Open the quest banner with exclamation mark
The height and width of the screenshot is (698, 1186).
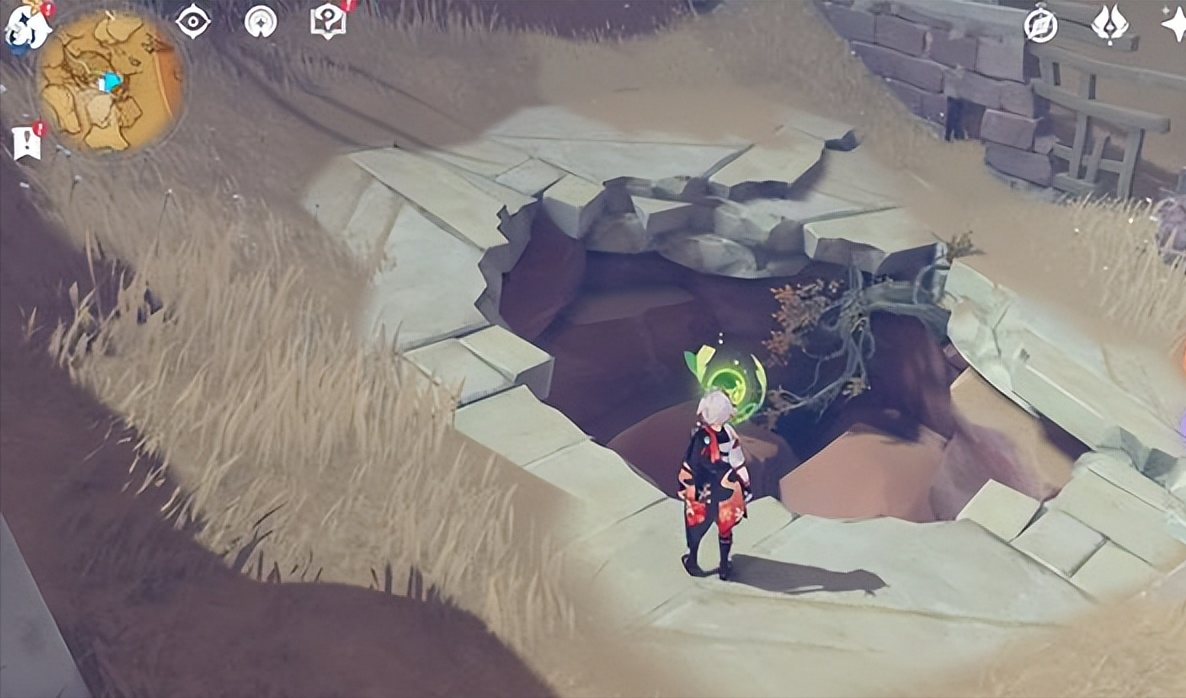tap(27, 142)
